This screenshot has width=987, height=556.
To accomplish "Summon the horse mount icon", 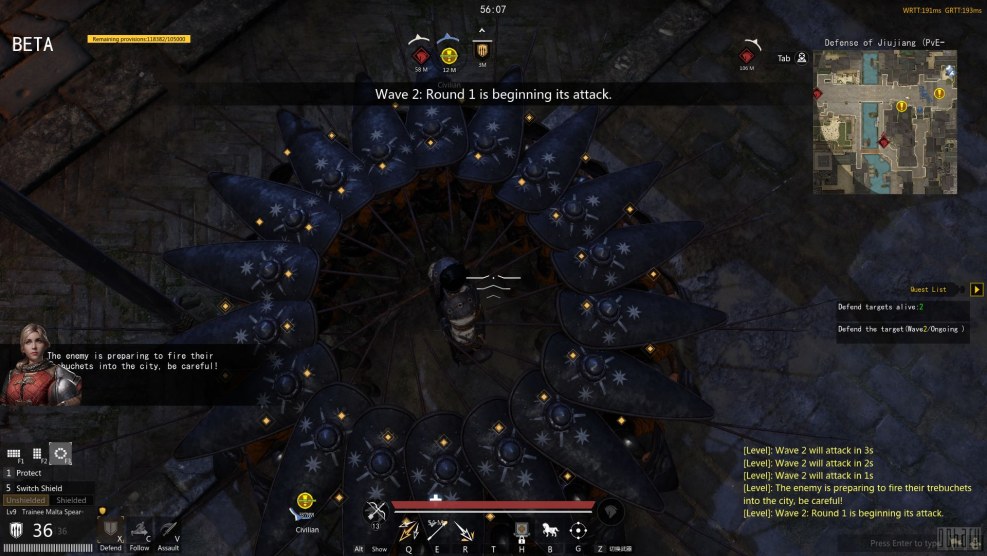I will [549, 530].
